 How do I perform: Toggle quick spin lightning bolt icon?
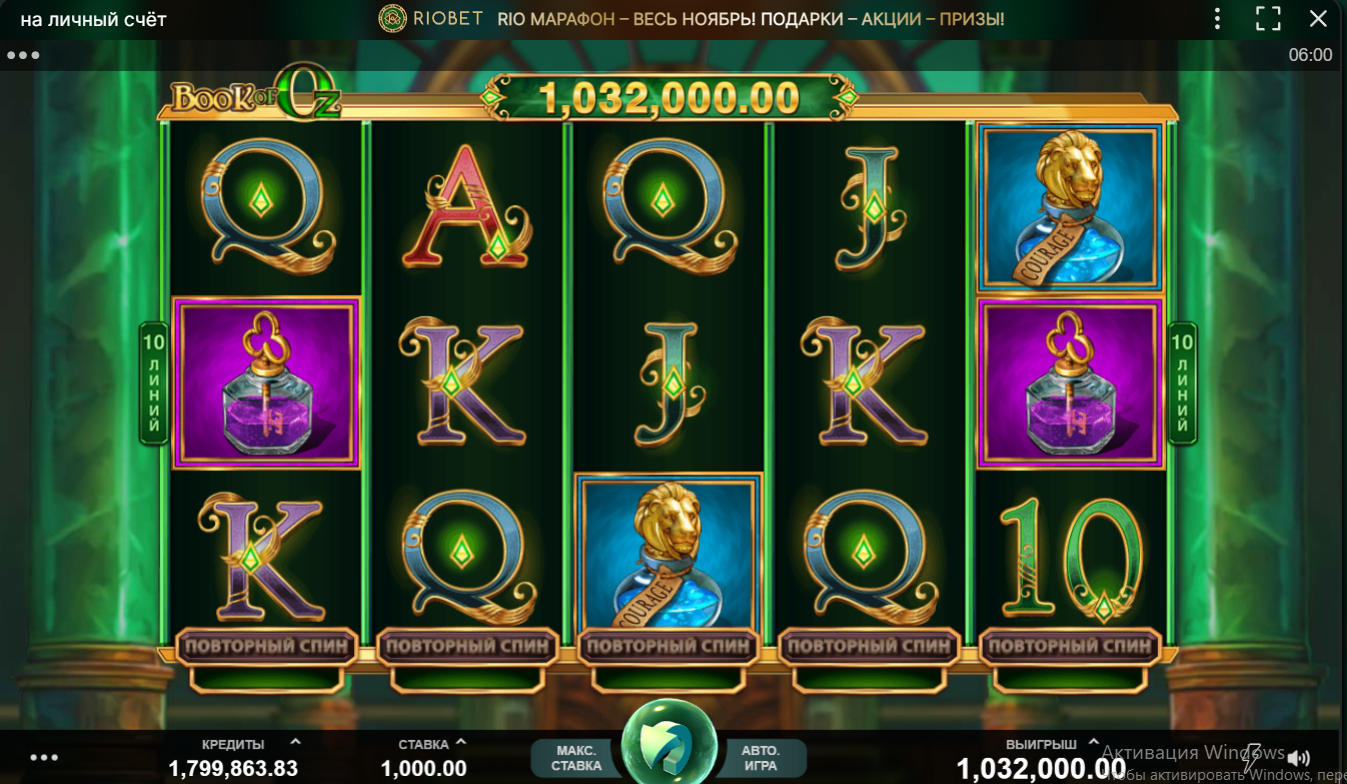click(x=1251, y=756)
